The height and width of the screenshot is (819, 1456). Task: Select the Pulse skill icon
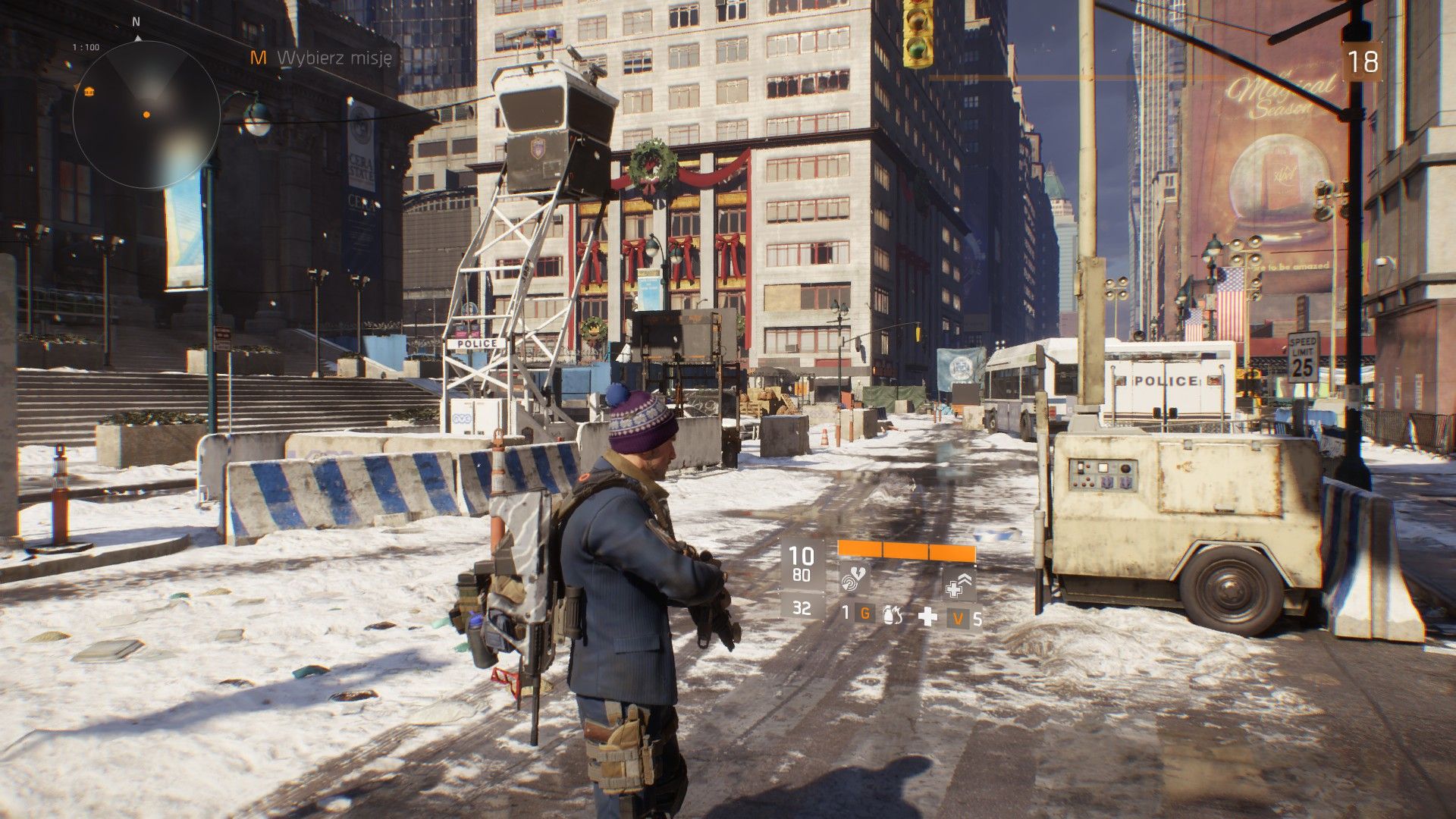[x=851, y=584]
